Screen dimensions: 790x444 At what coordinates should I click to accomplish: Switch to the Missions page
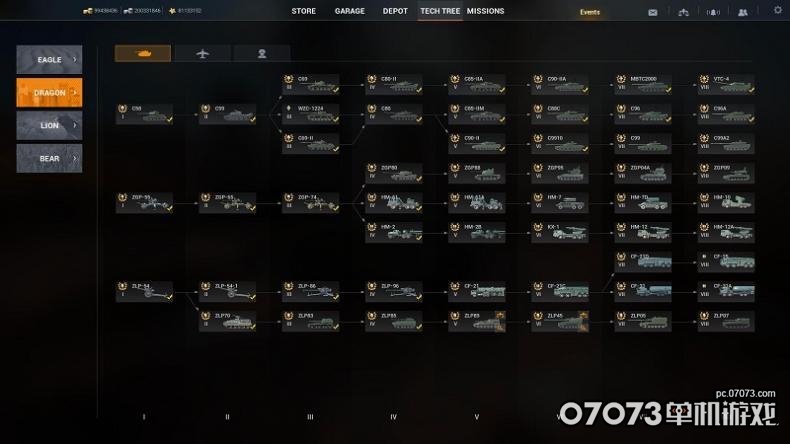click(x=485, y=11)
